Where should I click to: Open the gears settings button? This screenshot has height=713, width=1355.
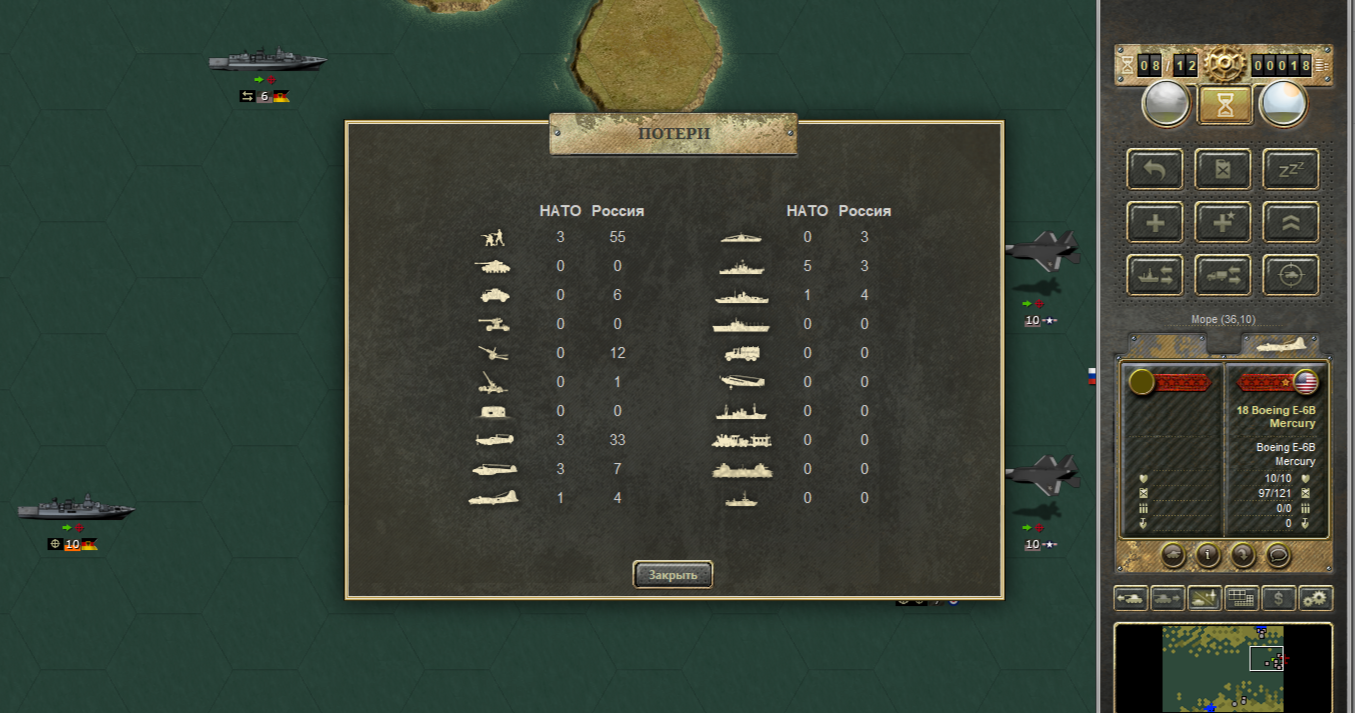point(1315,598)
